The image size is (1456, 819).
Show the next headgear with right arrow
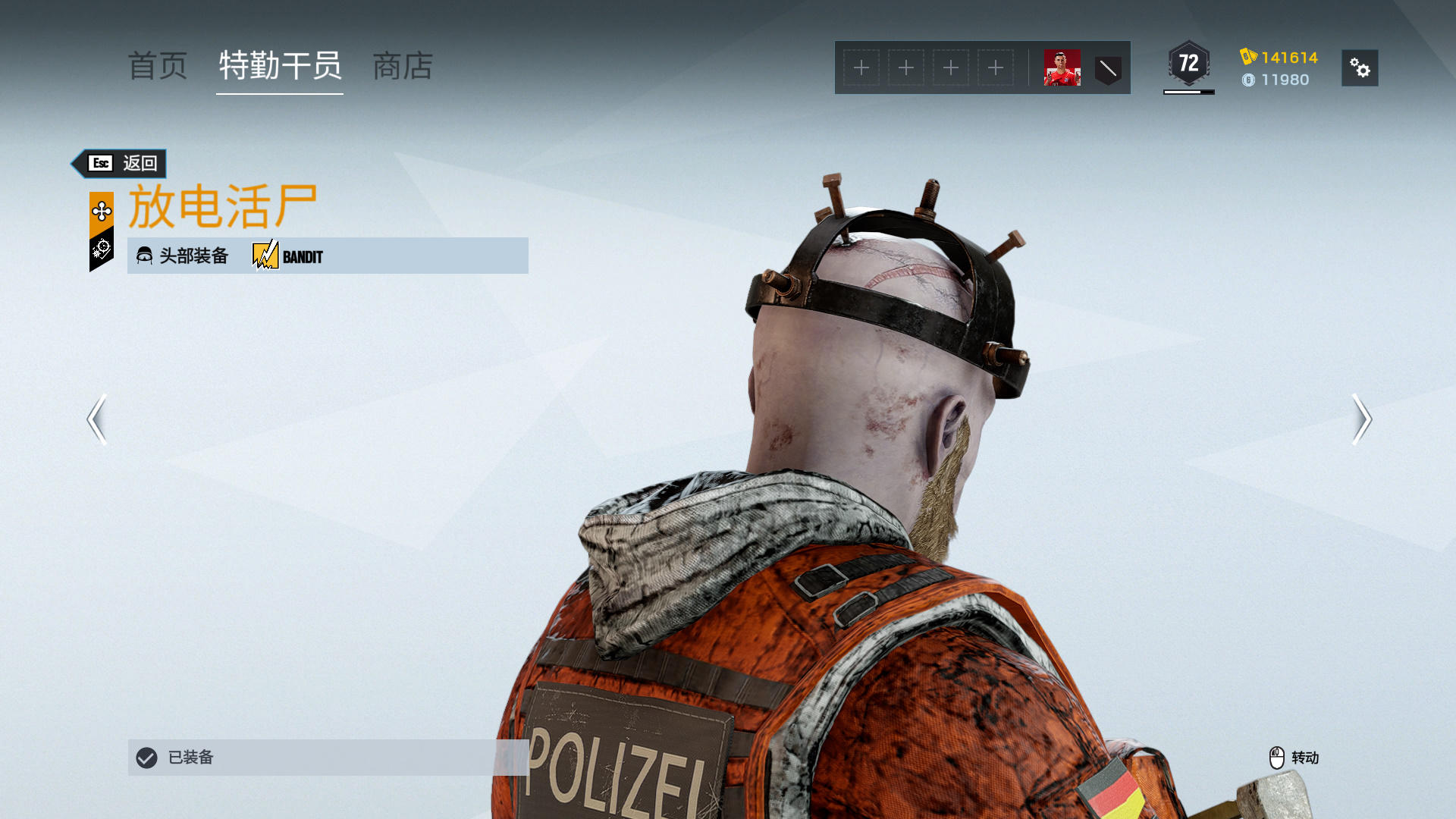[1361, 419]
